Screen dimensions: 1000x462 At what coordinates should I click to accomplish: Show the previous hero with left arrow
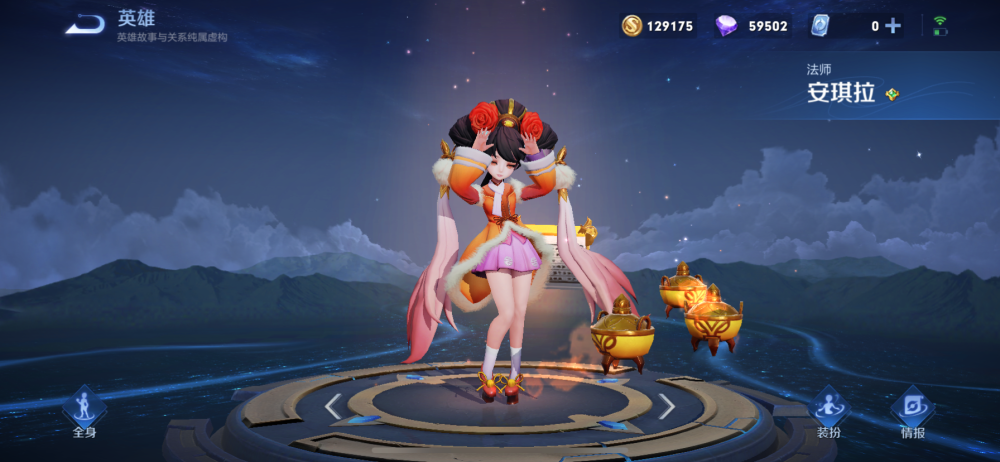(333, 405)
